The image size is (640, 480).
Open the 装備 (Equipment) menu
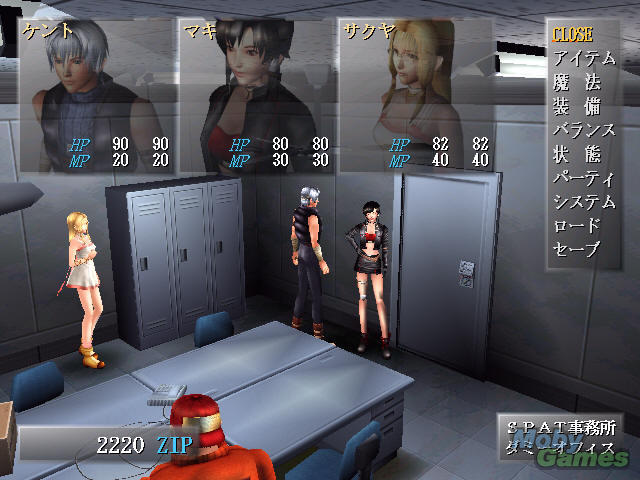tap(571, 106)
